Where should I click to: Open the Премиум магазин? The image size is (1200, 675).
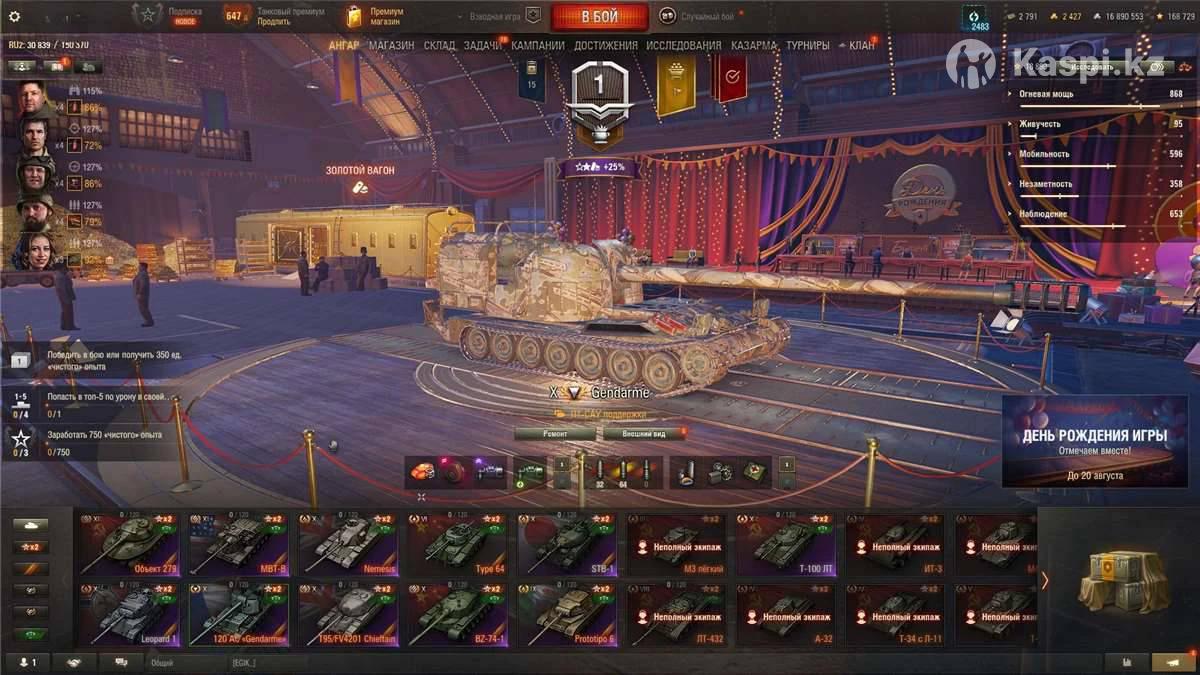375,16
